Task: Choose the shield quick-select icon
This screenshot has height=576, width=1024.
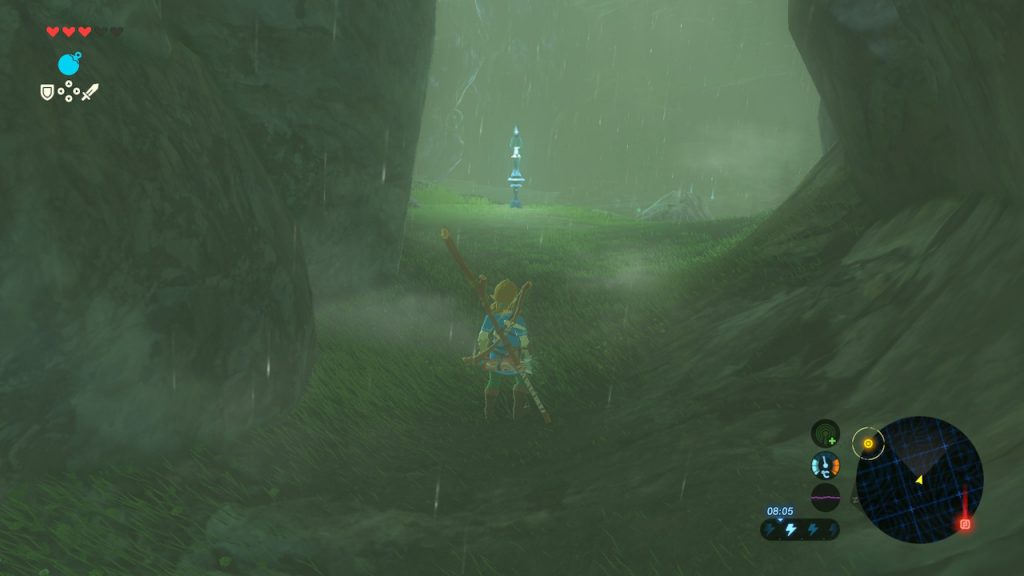Action: (x=46, y=92)
